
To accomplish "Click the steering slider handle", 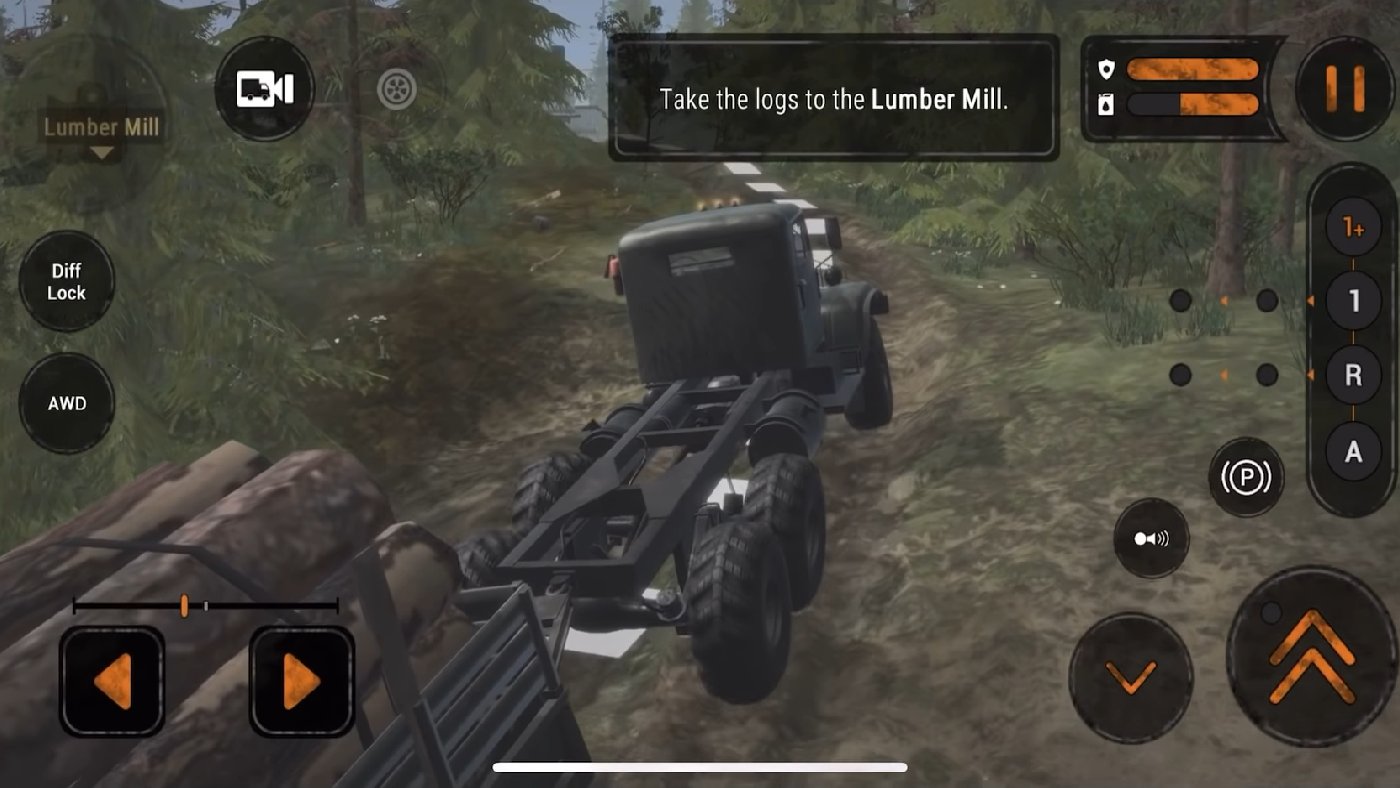I will point(185,603).
